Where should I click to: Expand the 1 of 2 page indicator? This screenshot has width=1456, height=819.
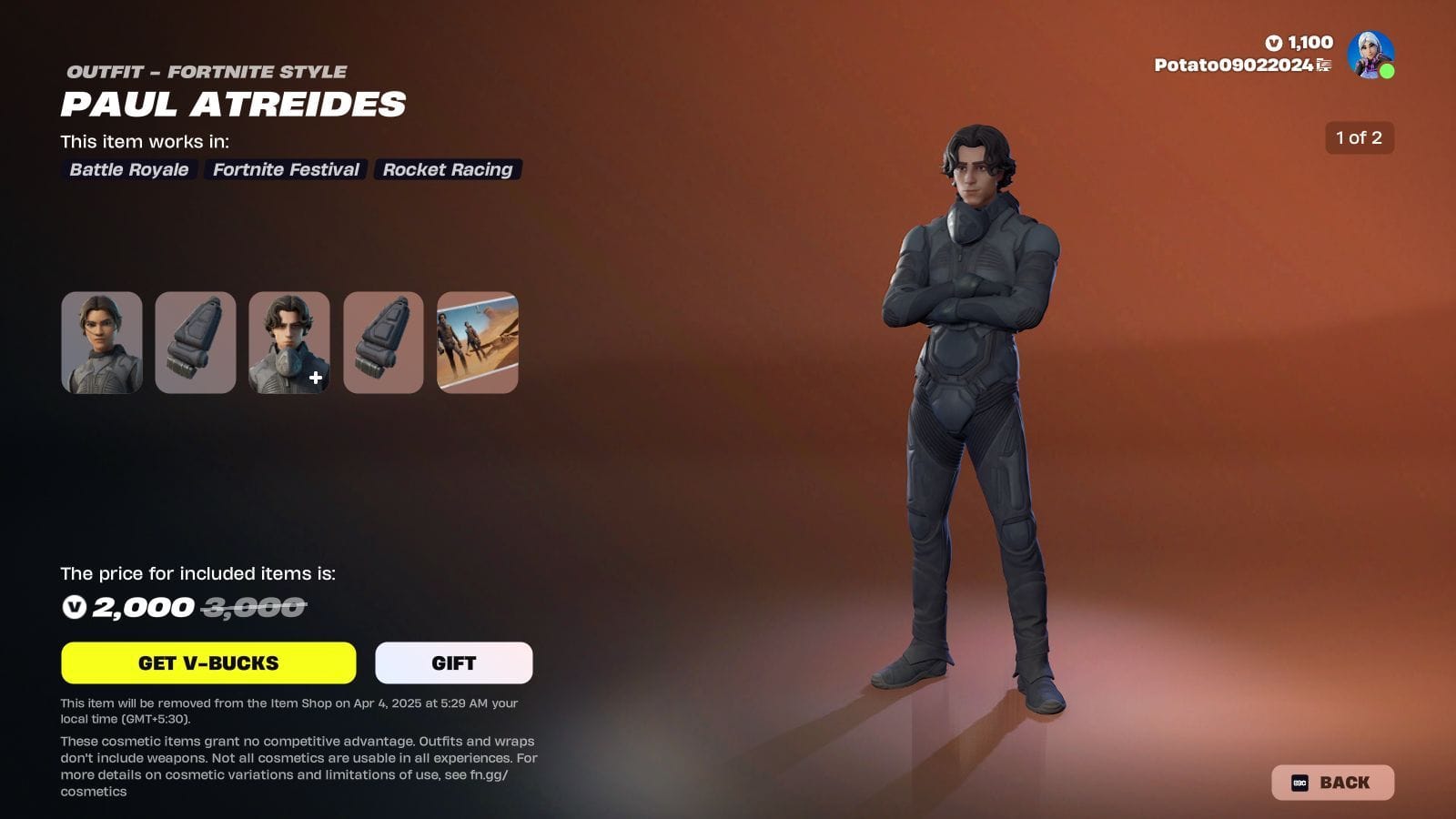[x=1359, y=139]
